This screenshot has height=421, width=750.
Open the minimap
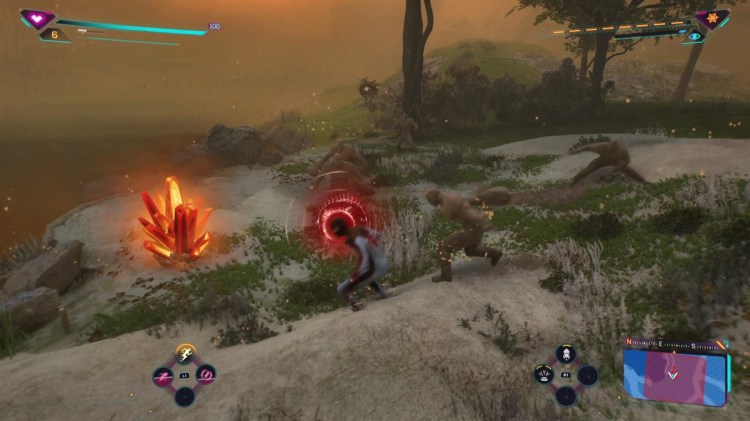pyautogui.click(x=676, y=372)
